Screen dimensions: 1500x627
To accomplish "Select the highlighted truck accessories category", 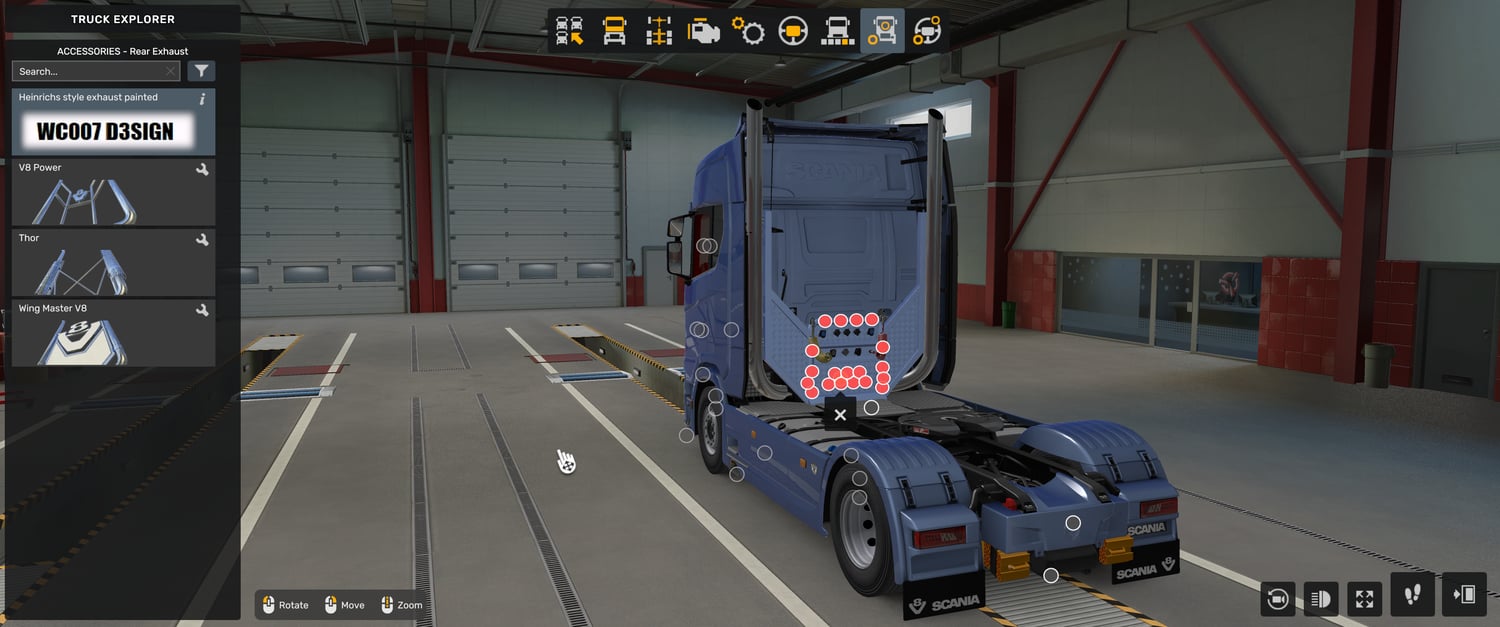I will (882, 31).
